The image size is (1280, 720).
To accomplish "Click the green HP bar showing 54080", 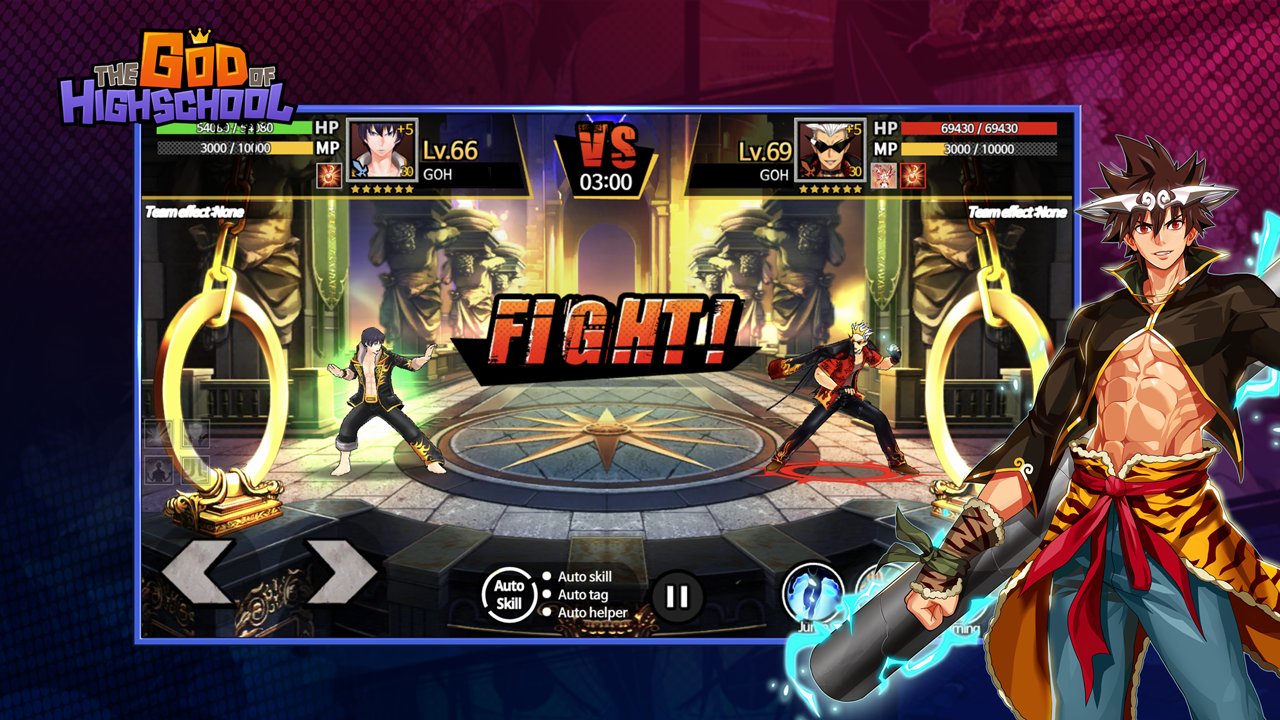I will point(236,128).
